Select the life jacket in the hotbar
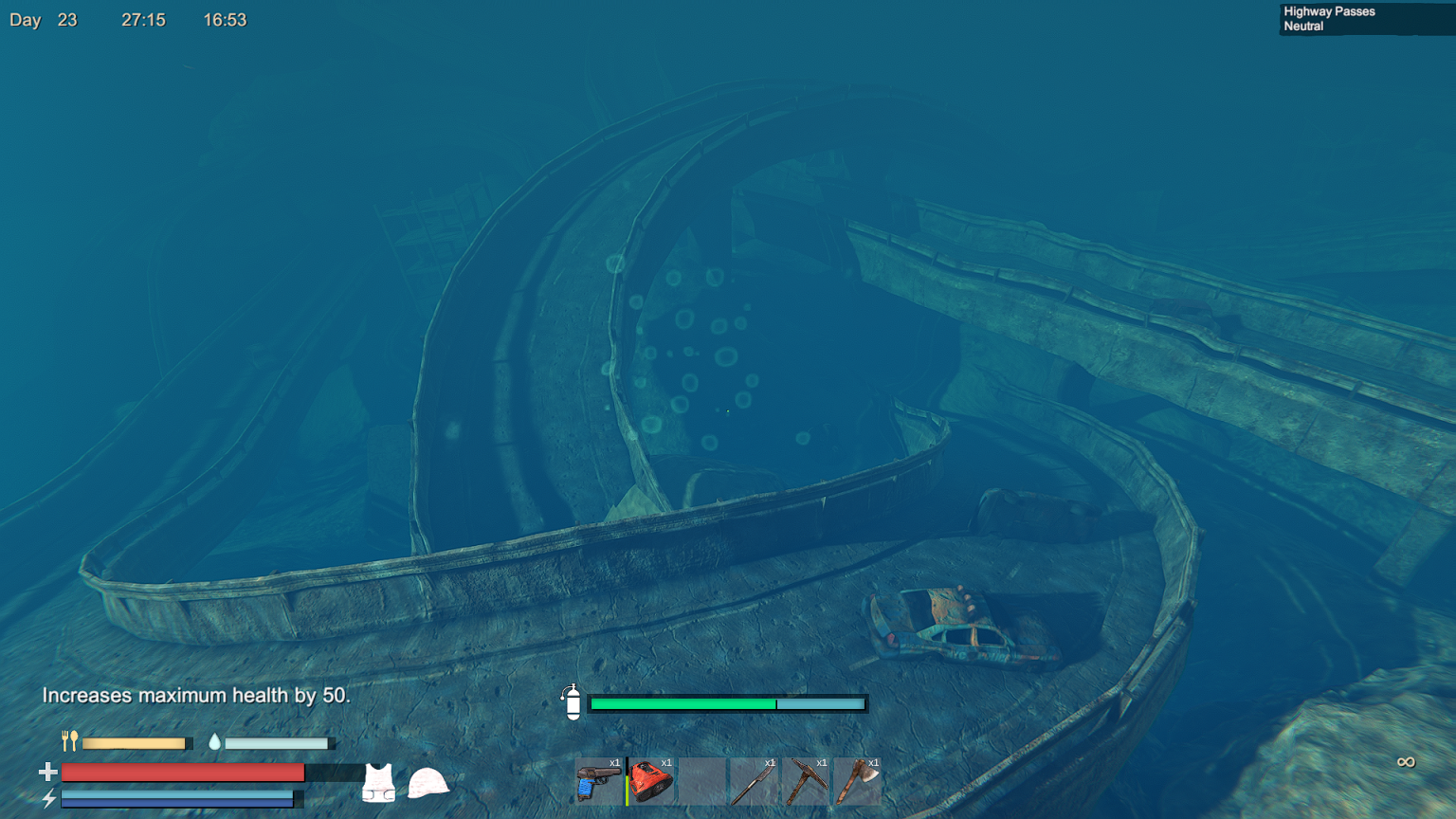This screenshot has height=819, width=1456. tap(651, 779)
